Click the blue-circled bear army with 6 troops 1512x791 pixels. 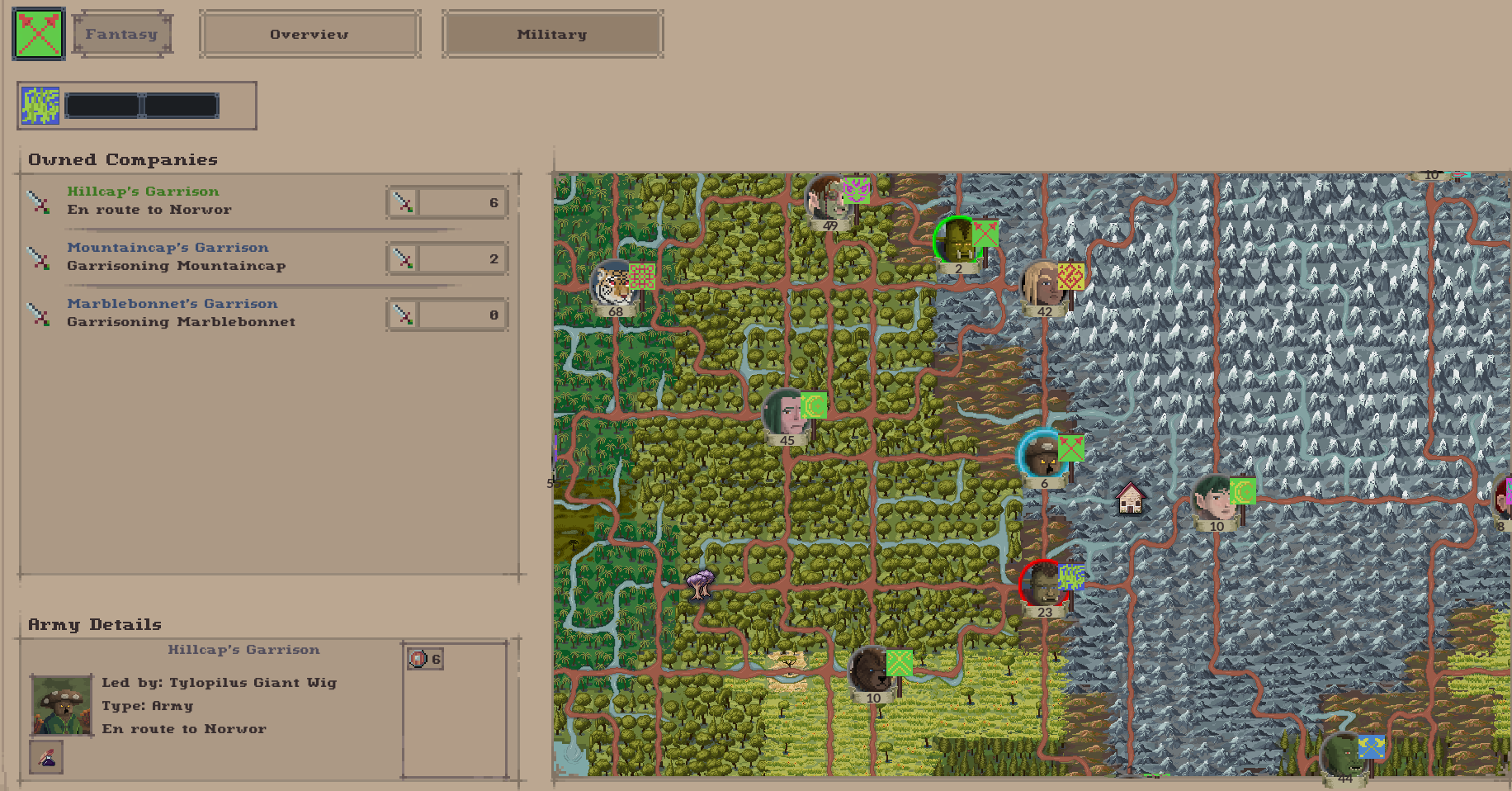coord(1044,456)
